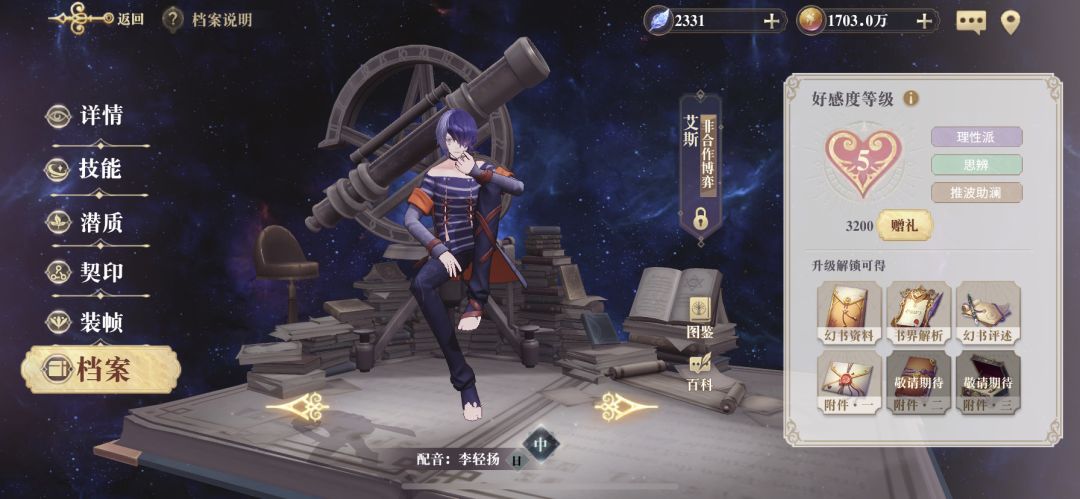The width and height of the screenshot is (1080, 499).
Task: Select the 书界解析 reward
Action: click(919, 310)
